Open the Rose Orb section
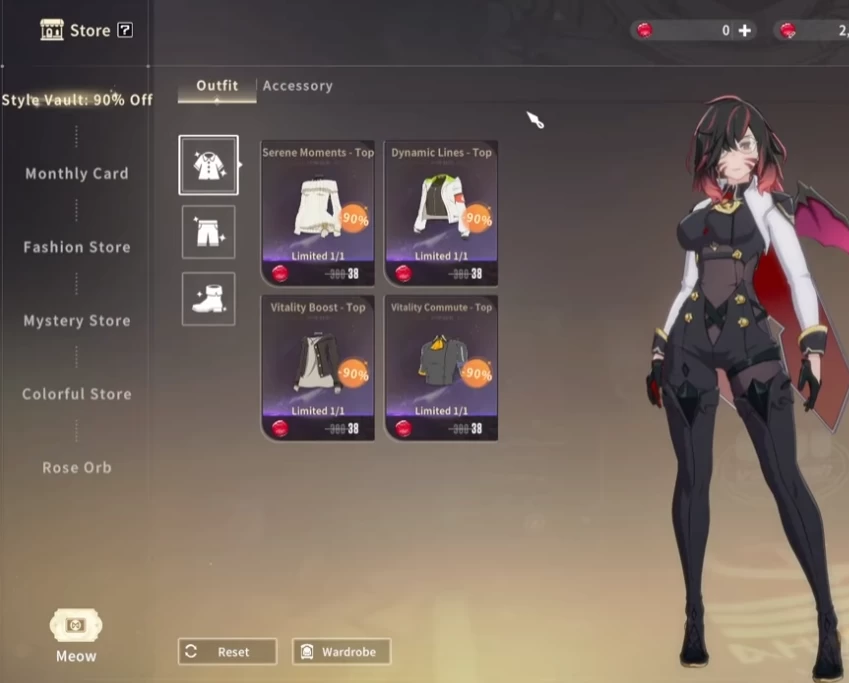This screenshot has height=683, width=849. tap(77, 467)
